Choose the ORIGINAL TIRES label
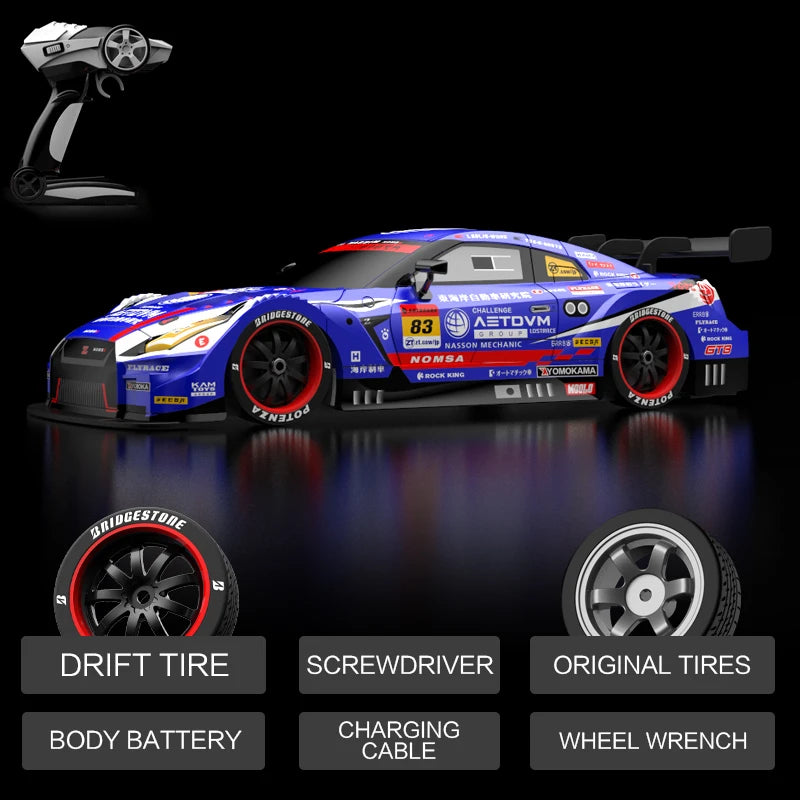800x800 pixels. coord(652,665)
